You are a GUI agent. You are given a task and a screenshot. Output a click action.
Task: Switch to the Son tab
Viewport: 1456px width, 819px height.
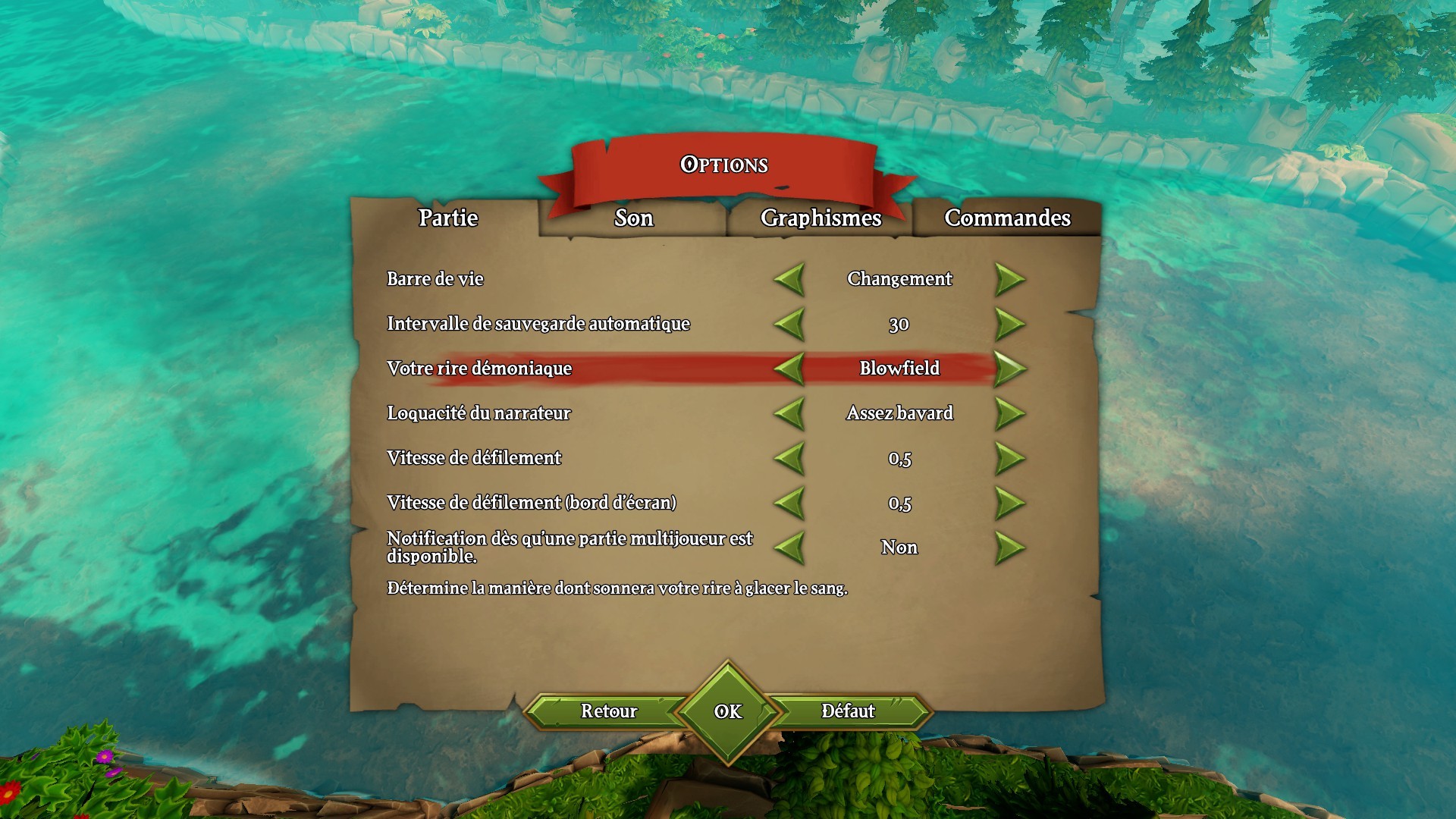click(x=632, y=219)
